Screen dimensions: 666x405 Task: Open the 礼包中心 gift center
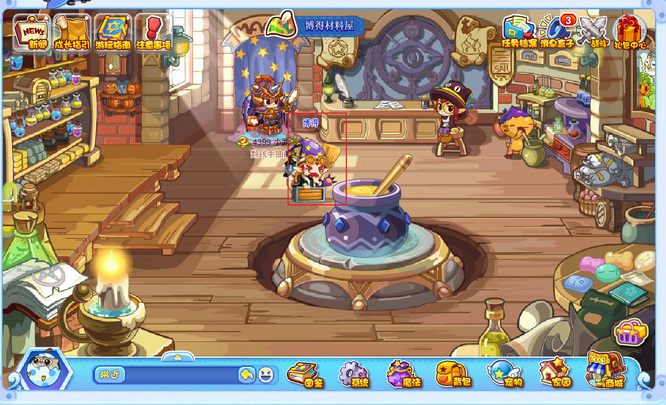[631, 32]
